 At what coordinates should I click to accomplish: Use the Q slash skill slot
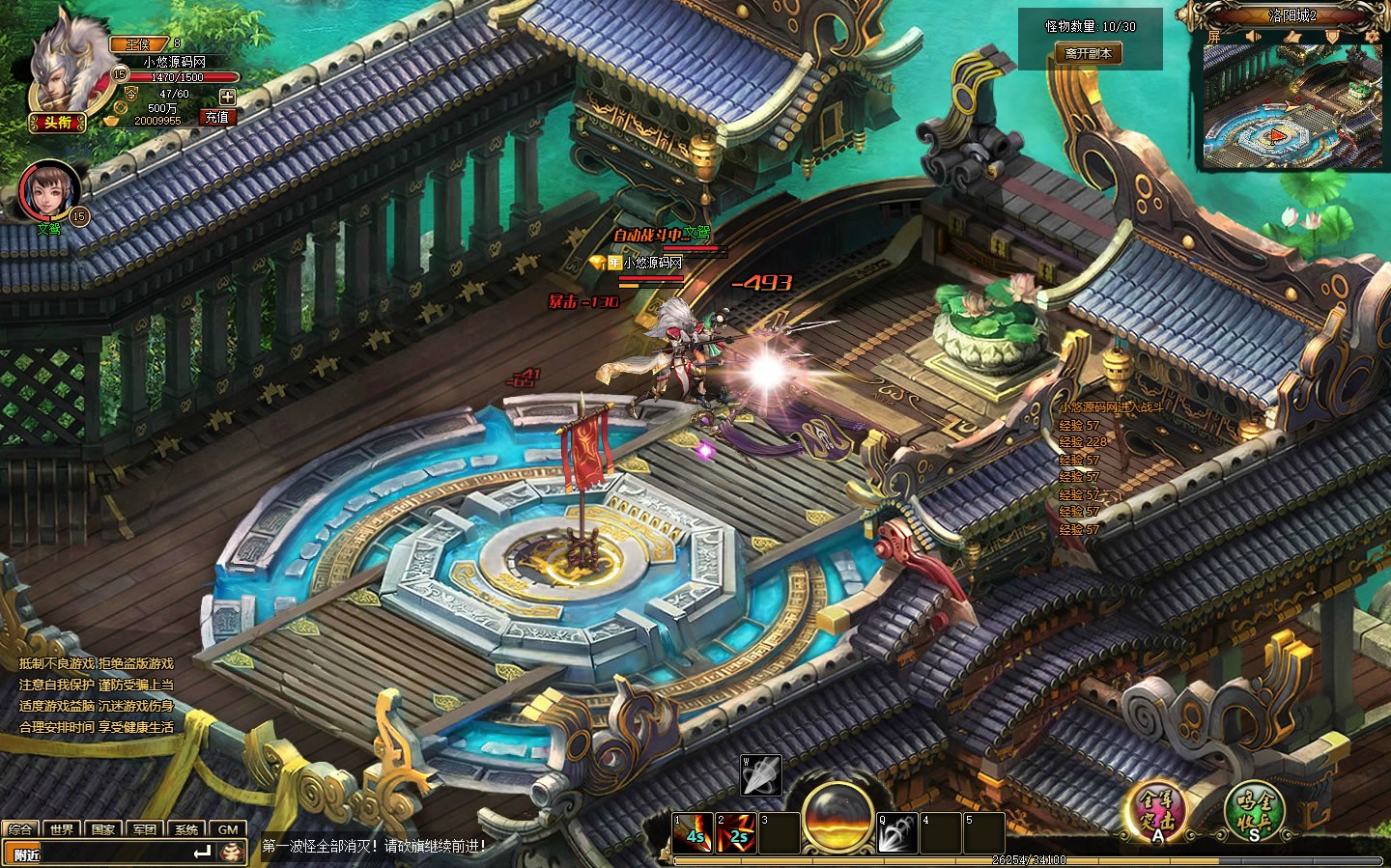pyautogui.click(x=897, y=832)
